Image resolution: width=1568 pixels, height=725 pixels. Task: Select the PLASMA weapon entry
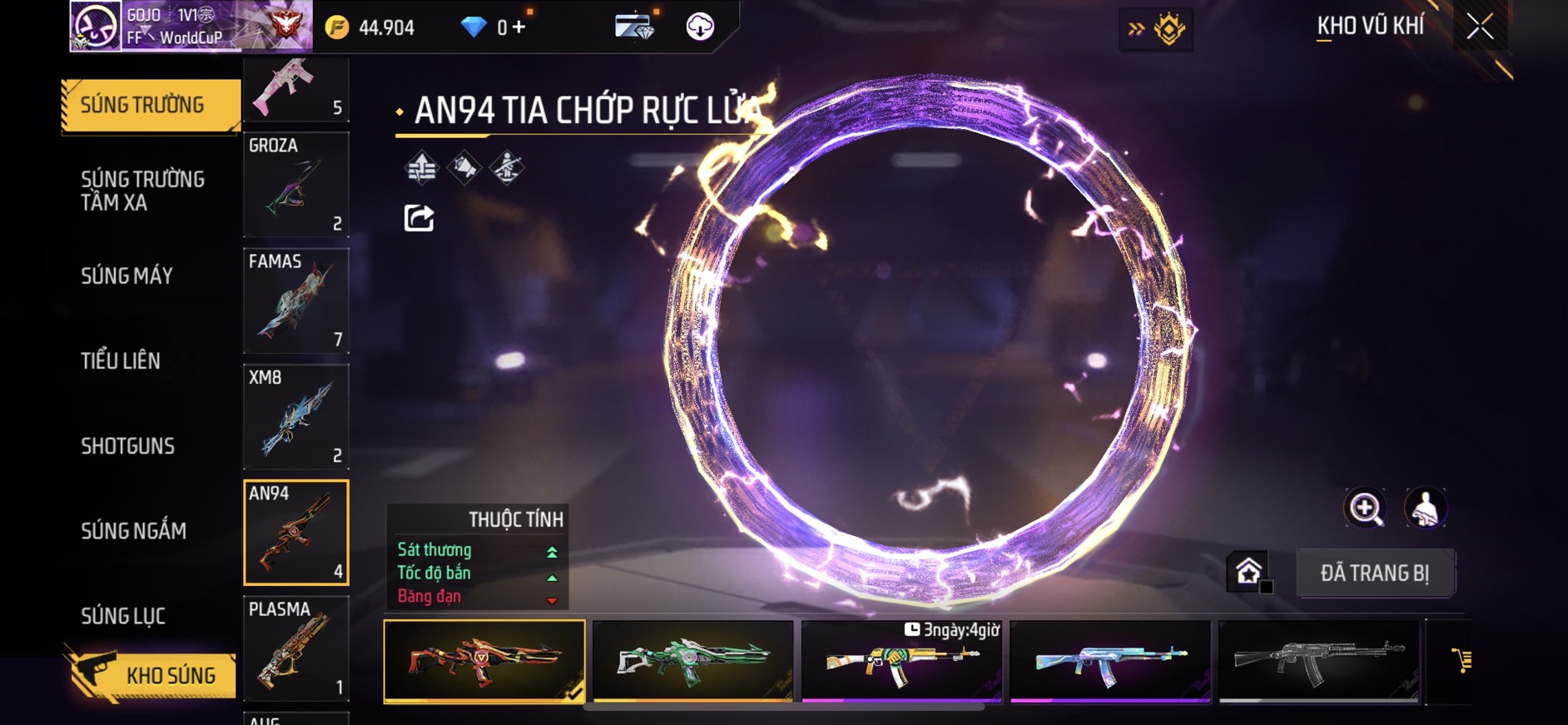coord(295,648)
